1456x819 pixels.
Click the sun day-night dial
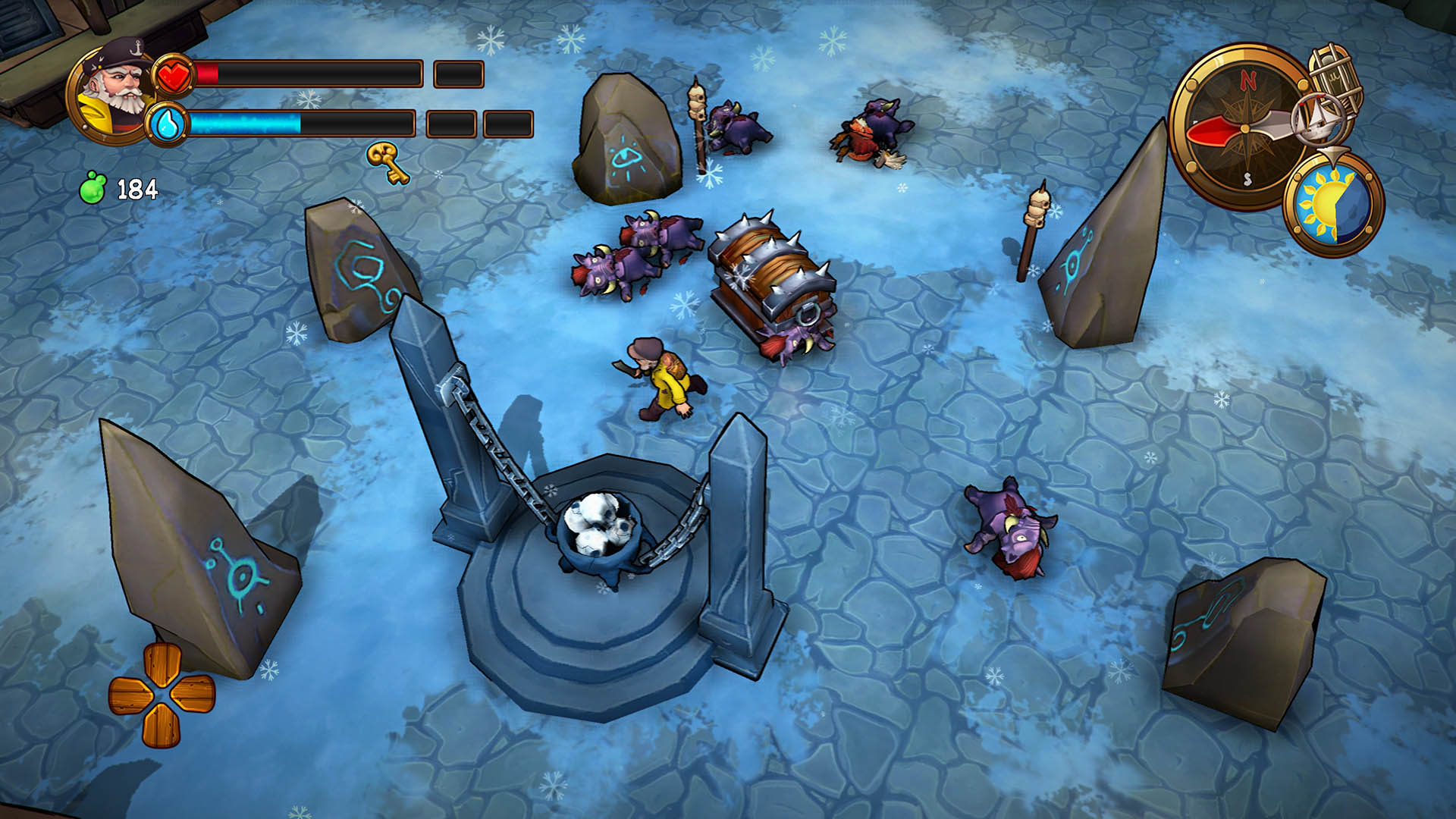[1333, 204]
